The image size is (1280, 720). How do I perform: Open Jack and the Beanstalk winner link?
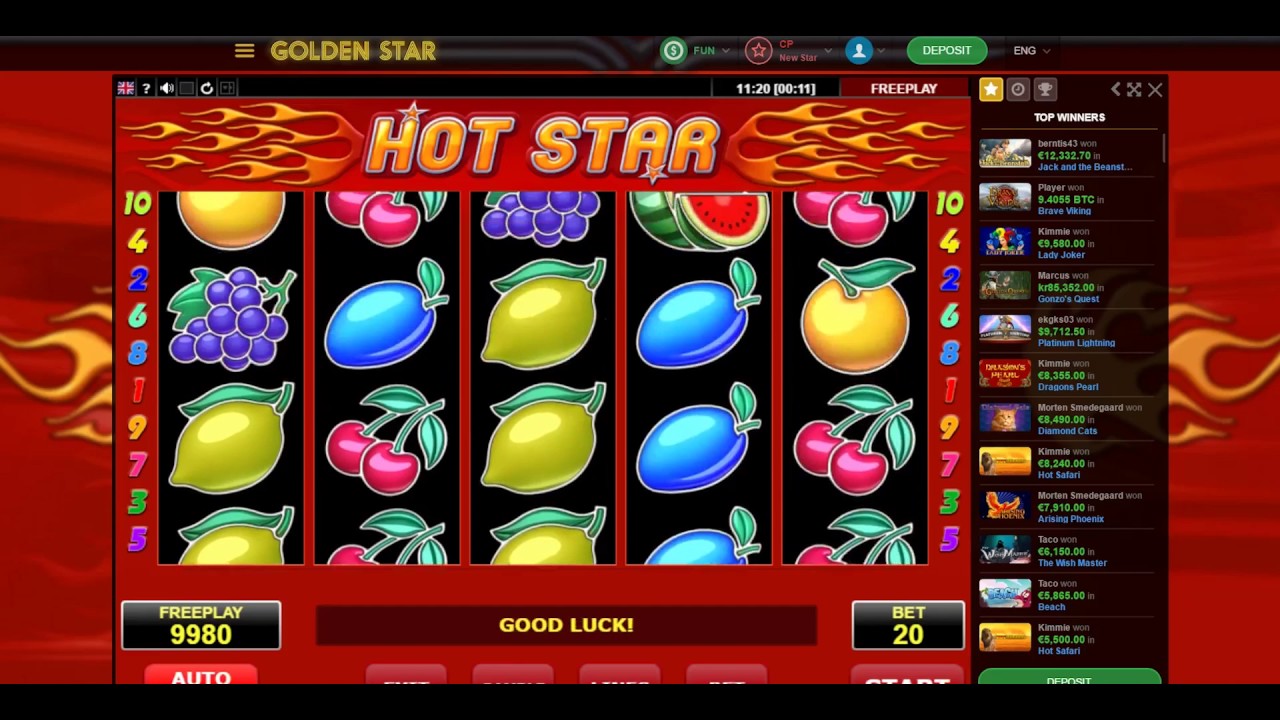1085,167
